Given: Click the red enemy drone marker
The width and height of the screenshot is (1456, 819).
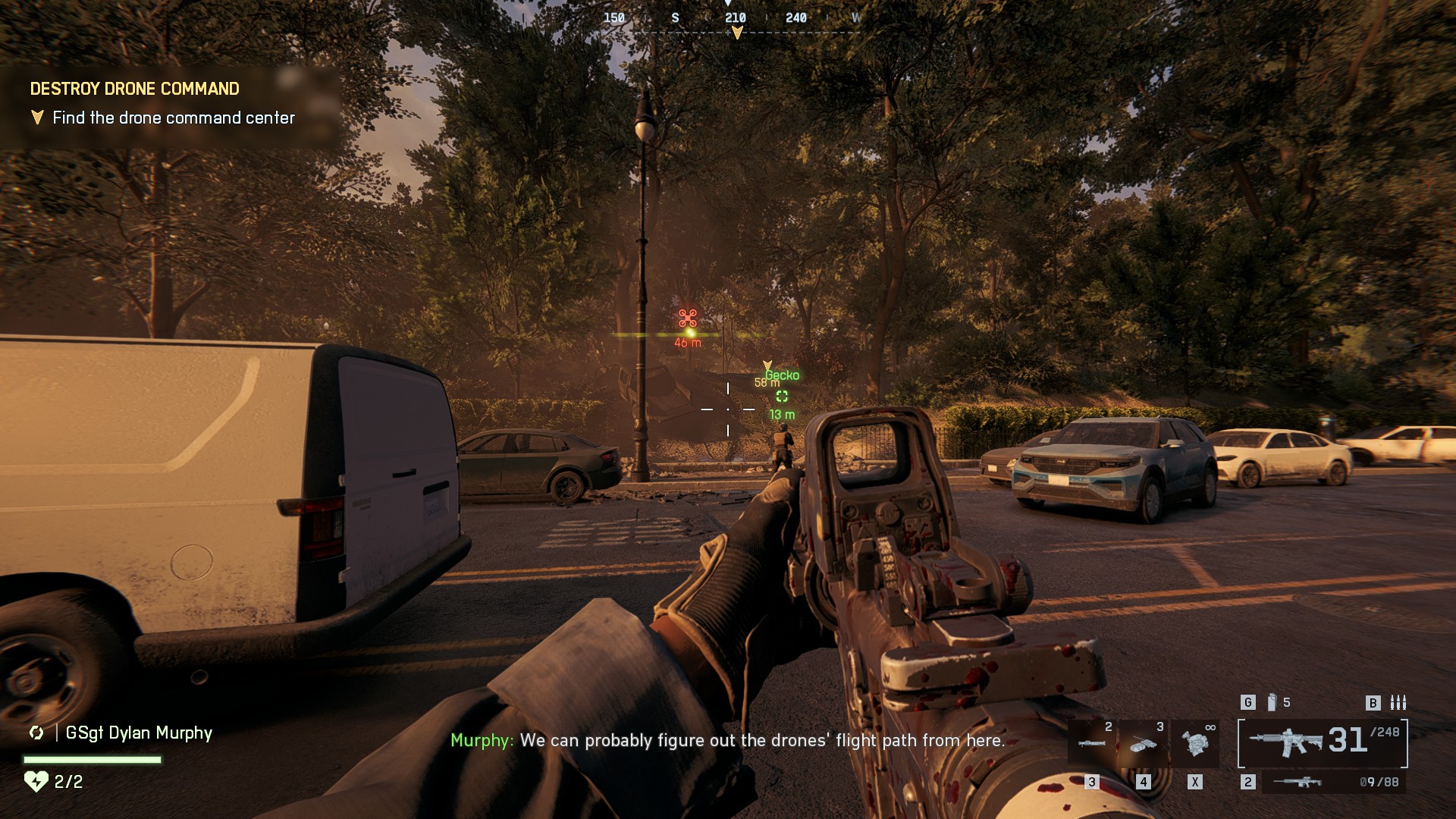Looking at the screenshot, I should [688, 318].
